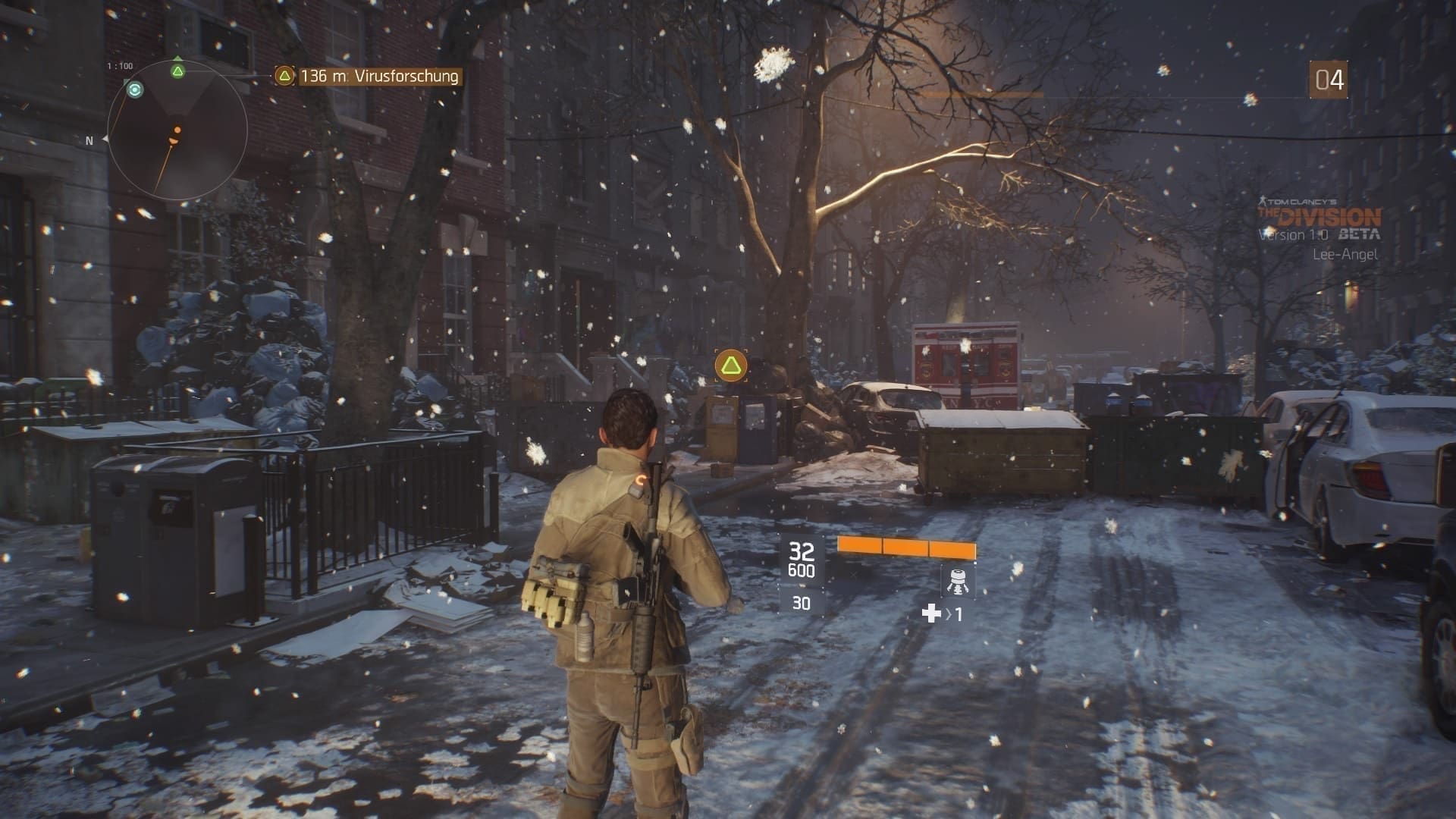Click the floating triangle waypoint marker
The image size is (1456, 819).
coord(730,366)
